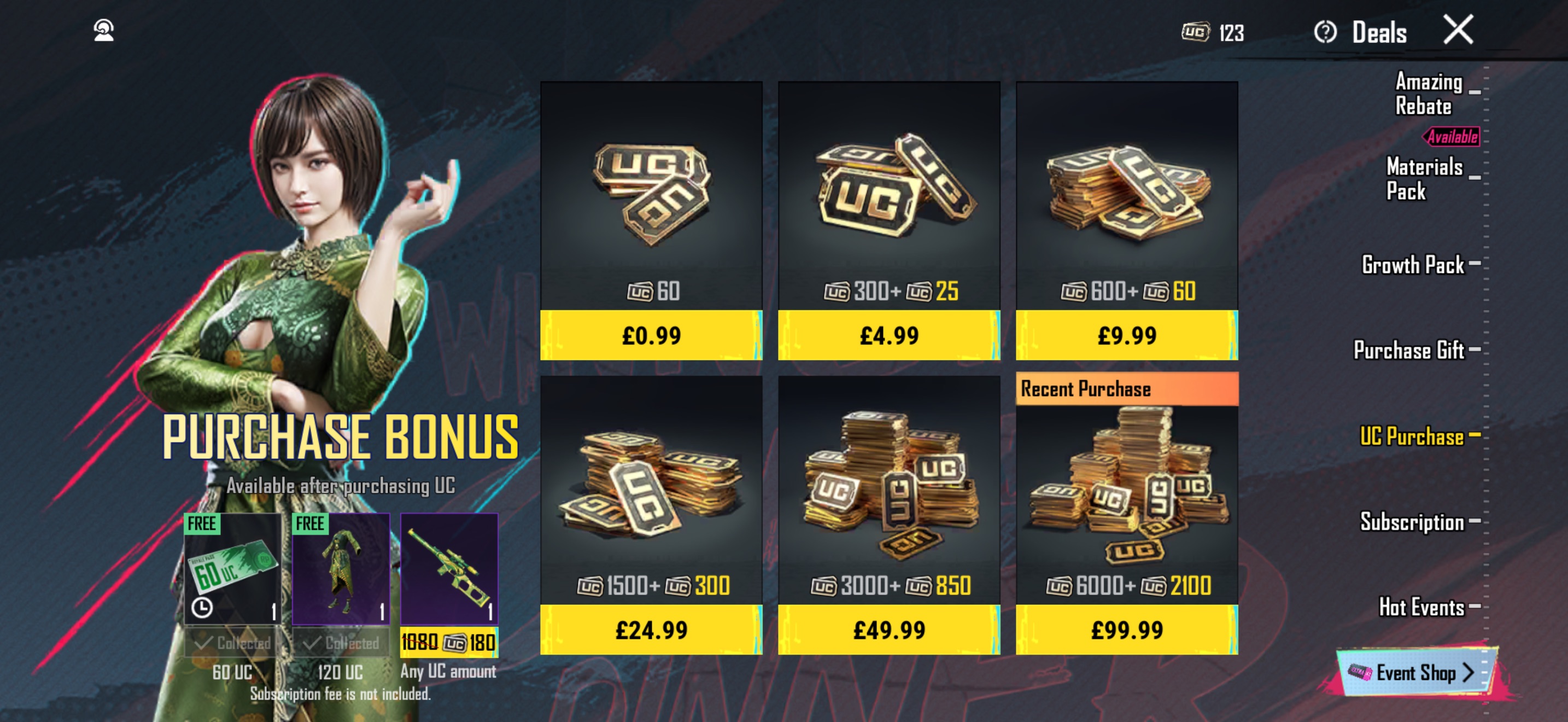
Task: Select the Purchase Gift tab
Action: point(1408,351)
